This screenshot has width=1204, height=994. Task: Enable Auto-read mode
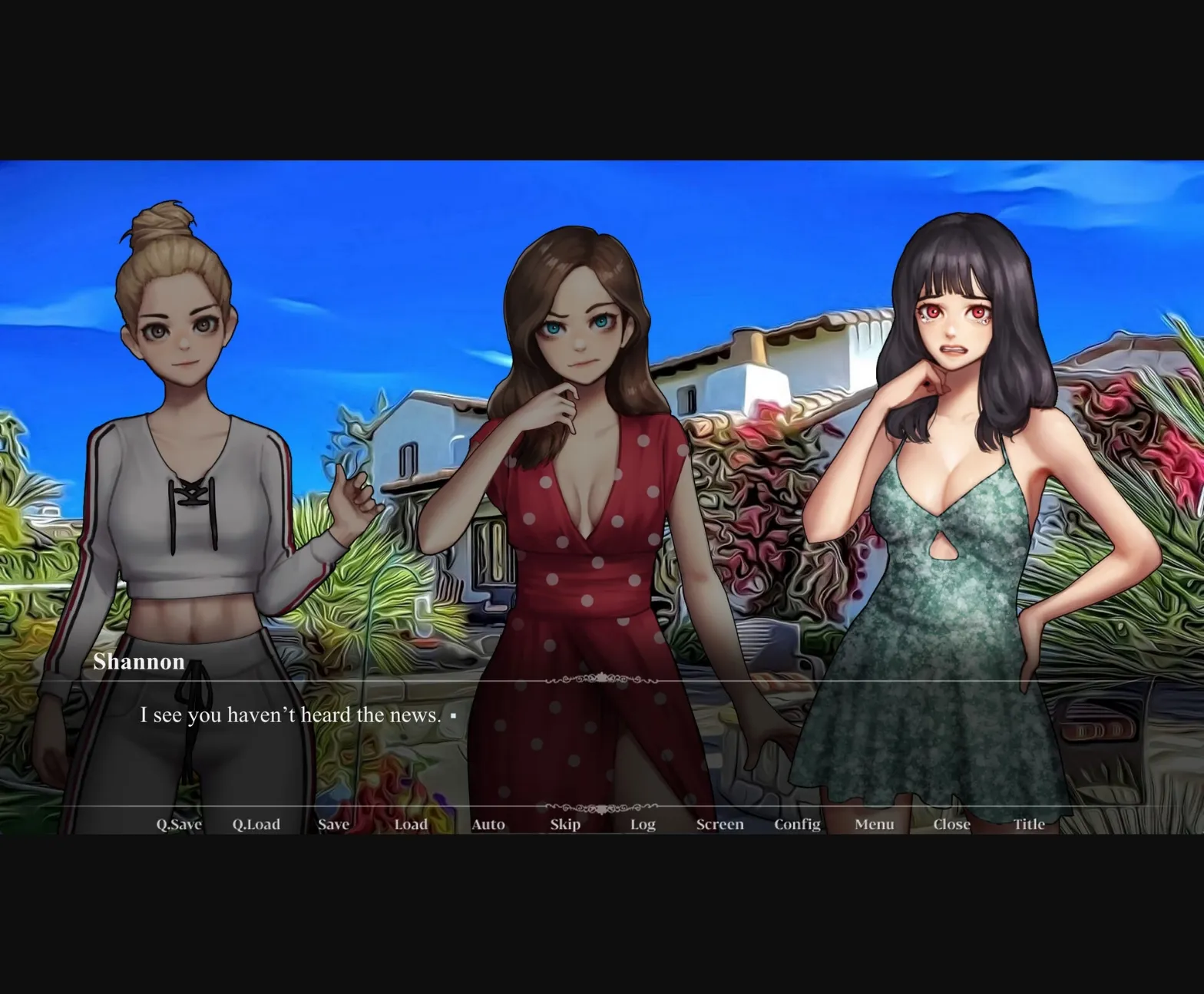point(488,824)
